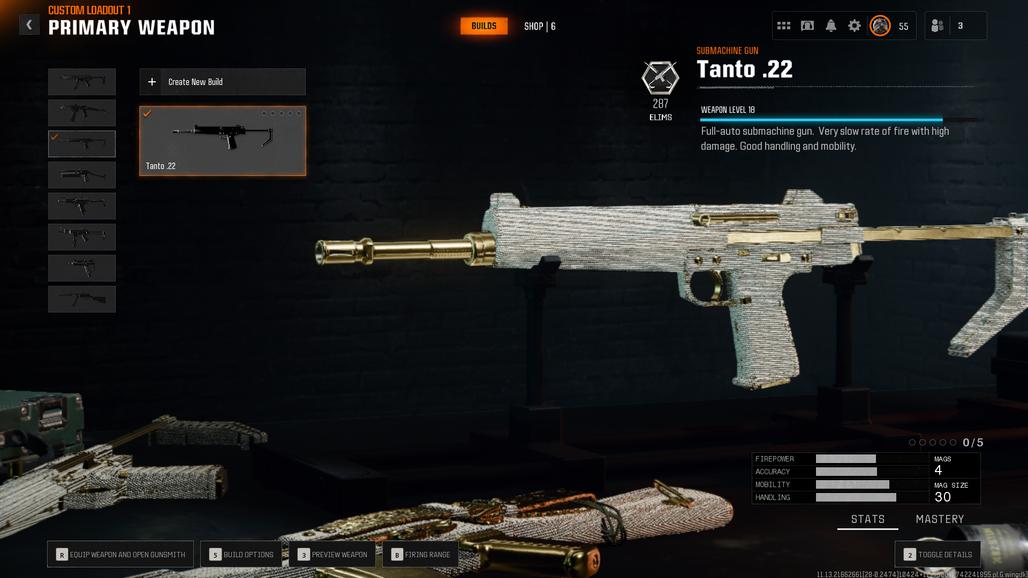The width and height of the screenshot is (1028, 578).
Task: Create a new weapon build
Action: [x=222, y=82]
